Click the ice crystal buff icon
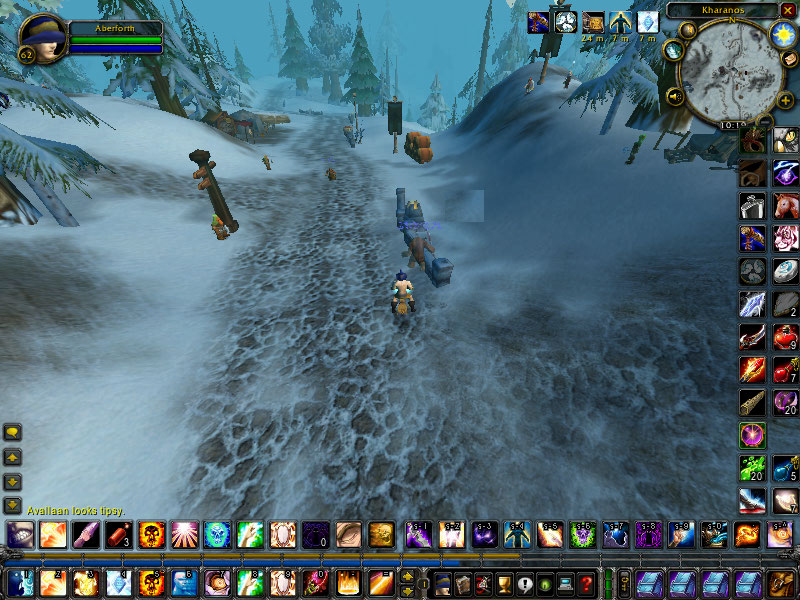800x600 pixels. [648, 22]
